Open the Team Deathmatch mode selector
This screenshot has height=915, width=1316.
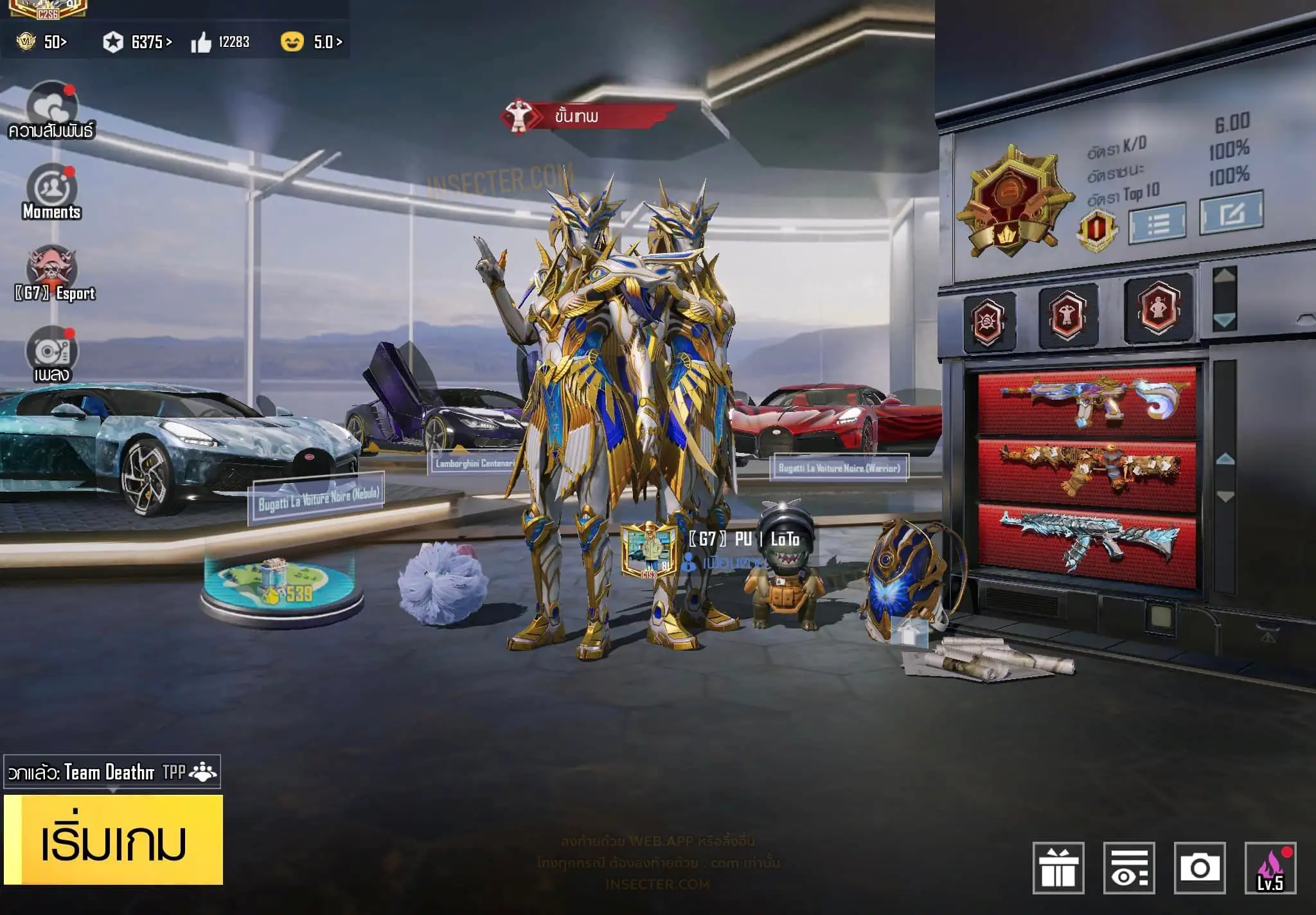[x=112, y=772]
